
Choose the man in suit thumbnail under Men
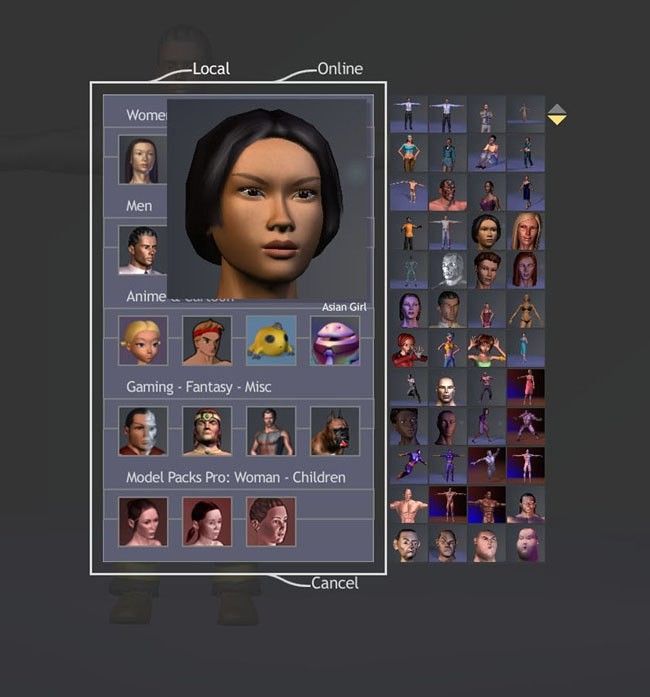(141, 250)
